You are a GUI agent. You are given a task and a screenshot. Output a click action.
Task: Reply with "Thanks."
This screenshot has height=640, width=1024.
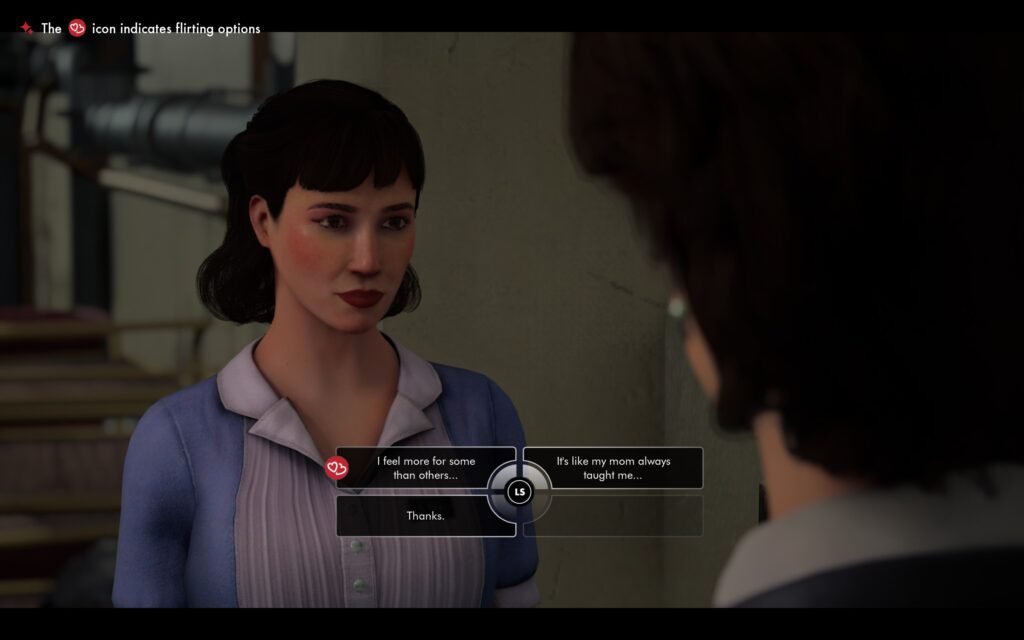tap(425, 516)
